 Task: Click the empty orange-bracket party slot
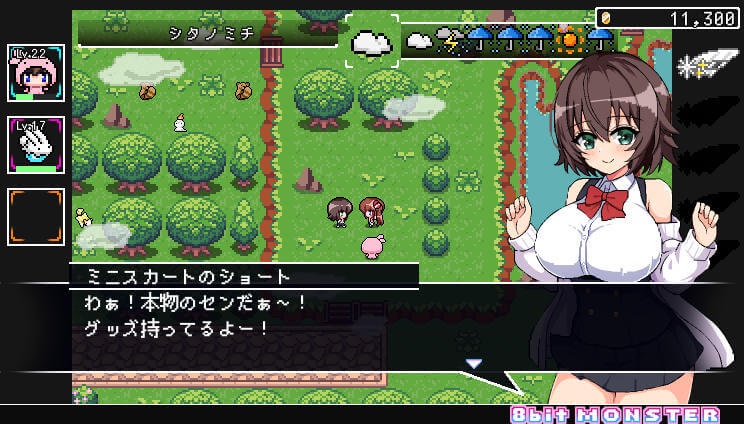tap(36, 217)
